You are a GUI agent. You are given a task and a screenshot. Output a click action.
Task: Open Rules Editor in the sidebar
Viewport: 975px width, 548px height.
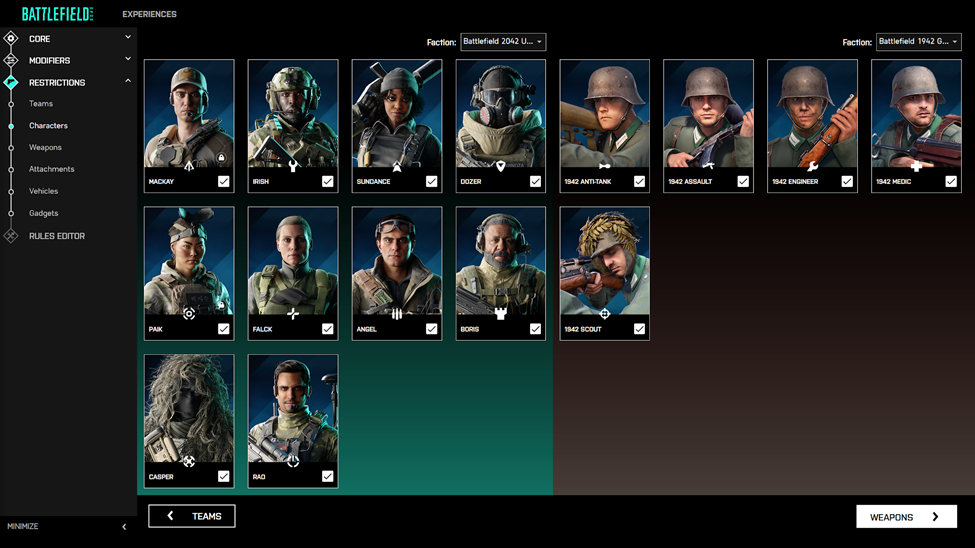(x=57, y=236)
